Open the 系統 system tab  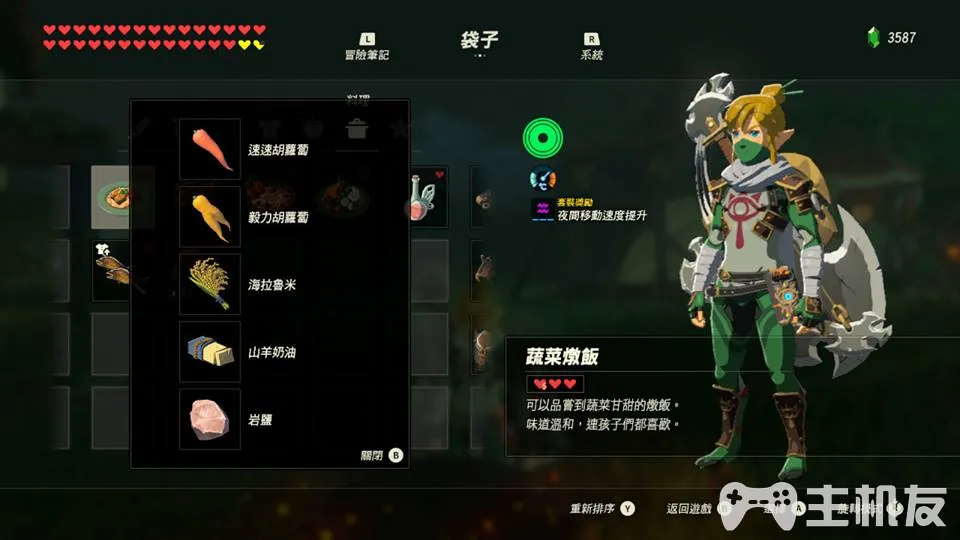(591, 46)
